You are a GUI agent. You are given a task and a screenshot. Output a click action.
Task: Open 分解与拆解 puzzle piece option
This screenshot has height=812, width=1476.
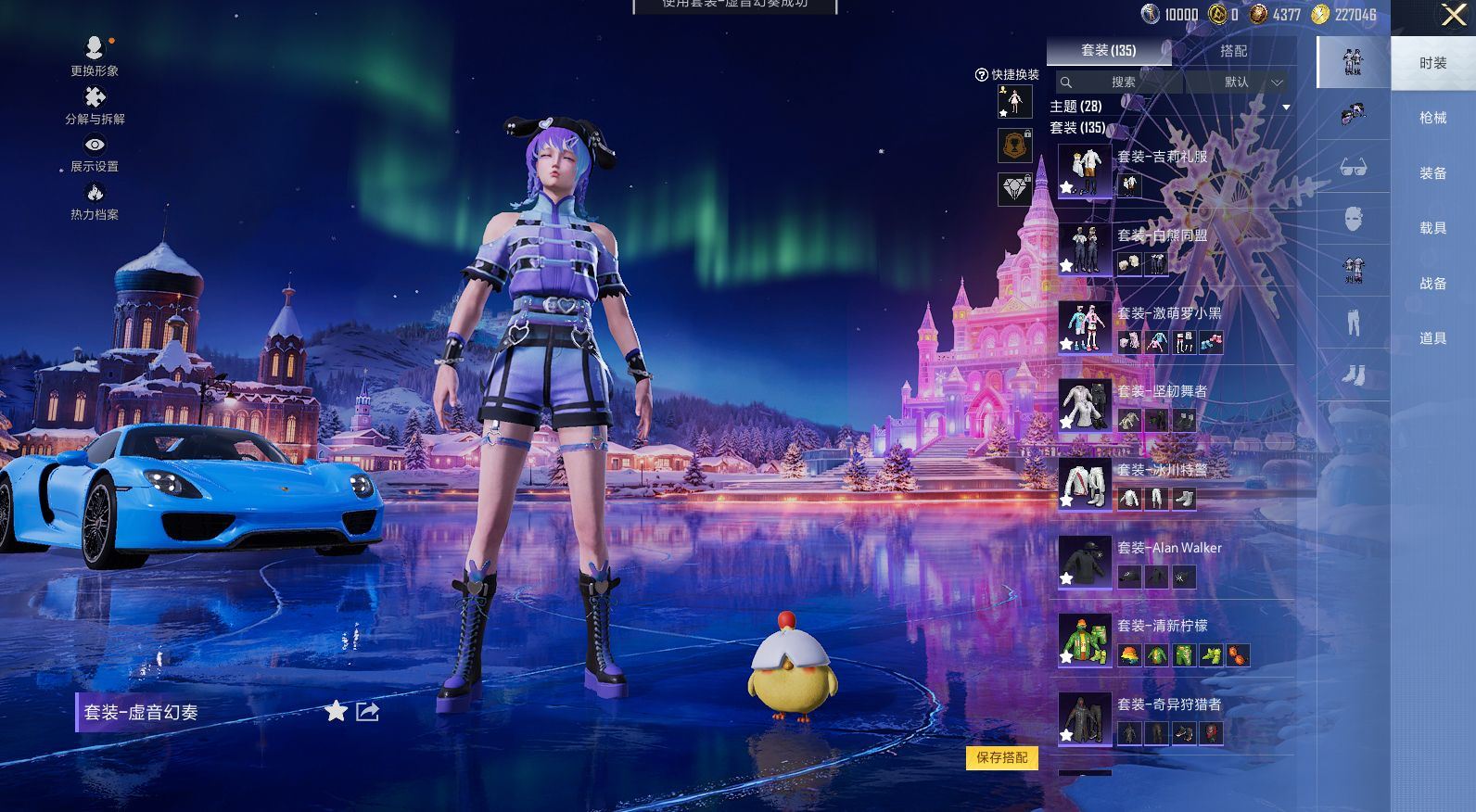point(95,104)
